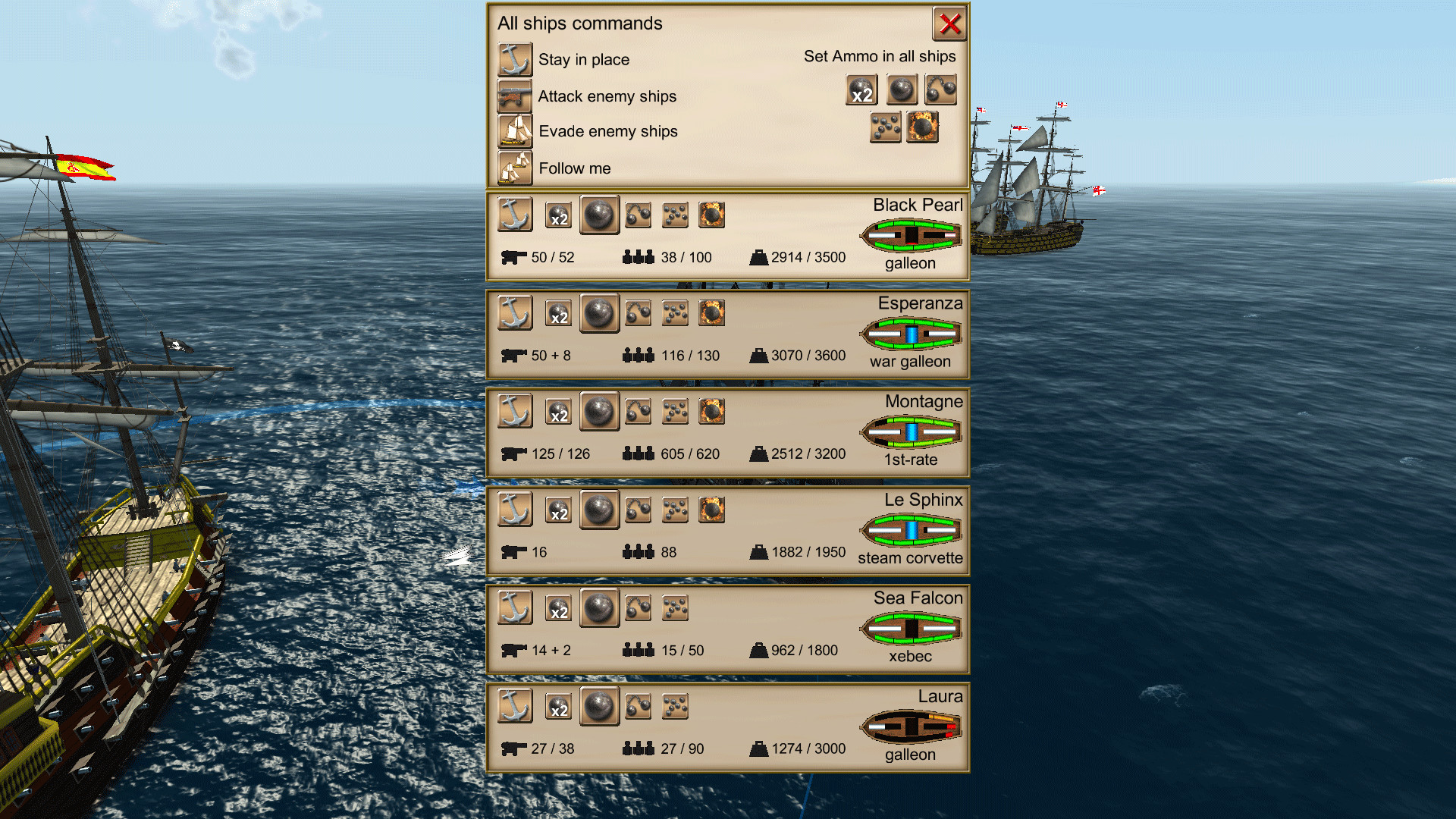
Task: Select the Follow me command
Action: 515,168
